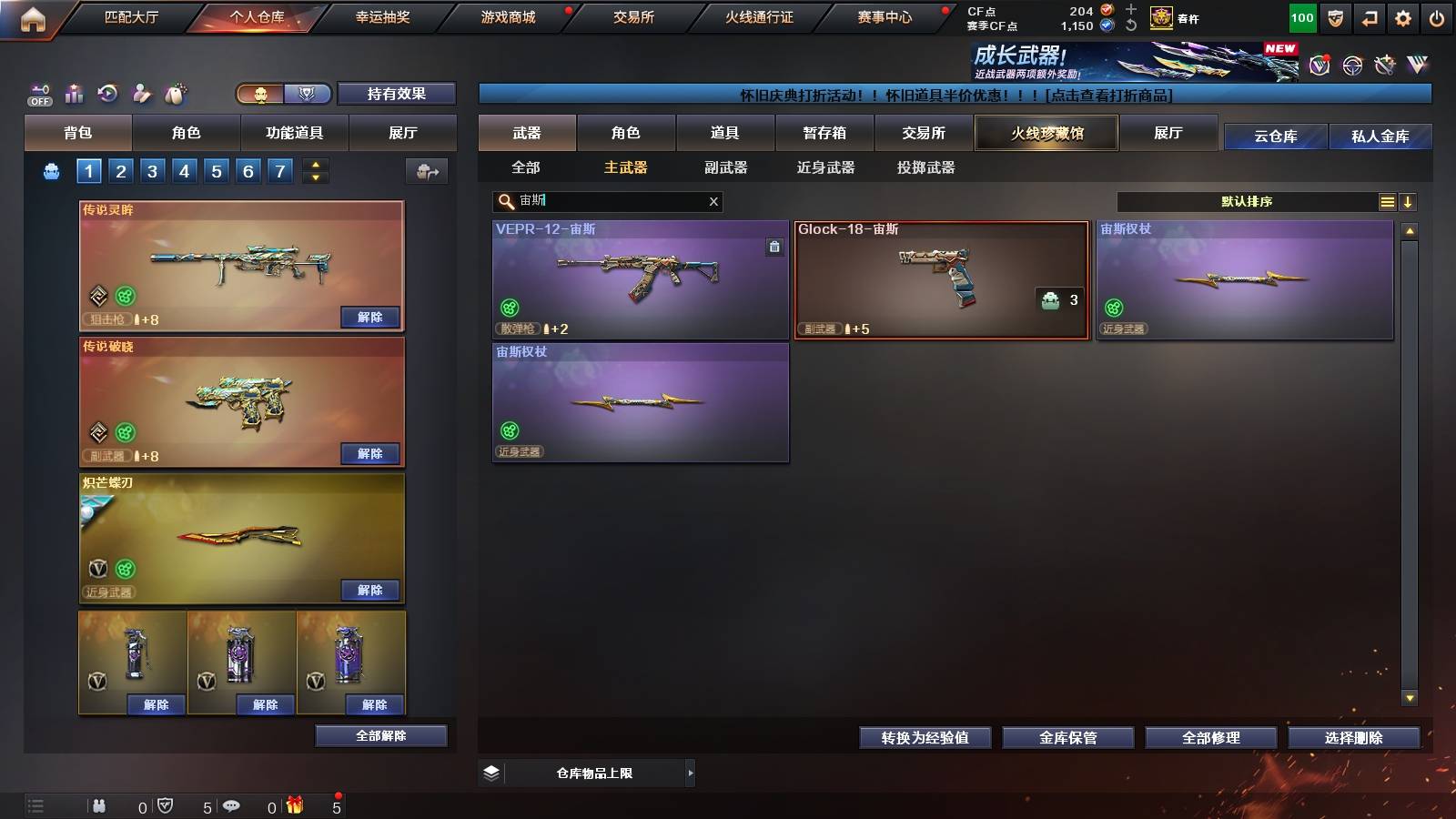The width and height of the screenshot is (1456, 819).
Task: Toggle the OFF key switch at top left
Action: point(38,93)
